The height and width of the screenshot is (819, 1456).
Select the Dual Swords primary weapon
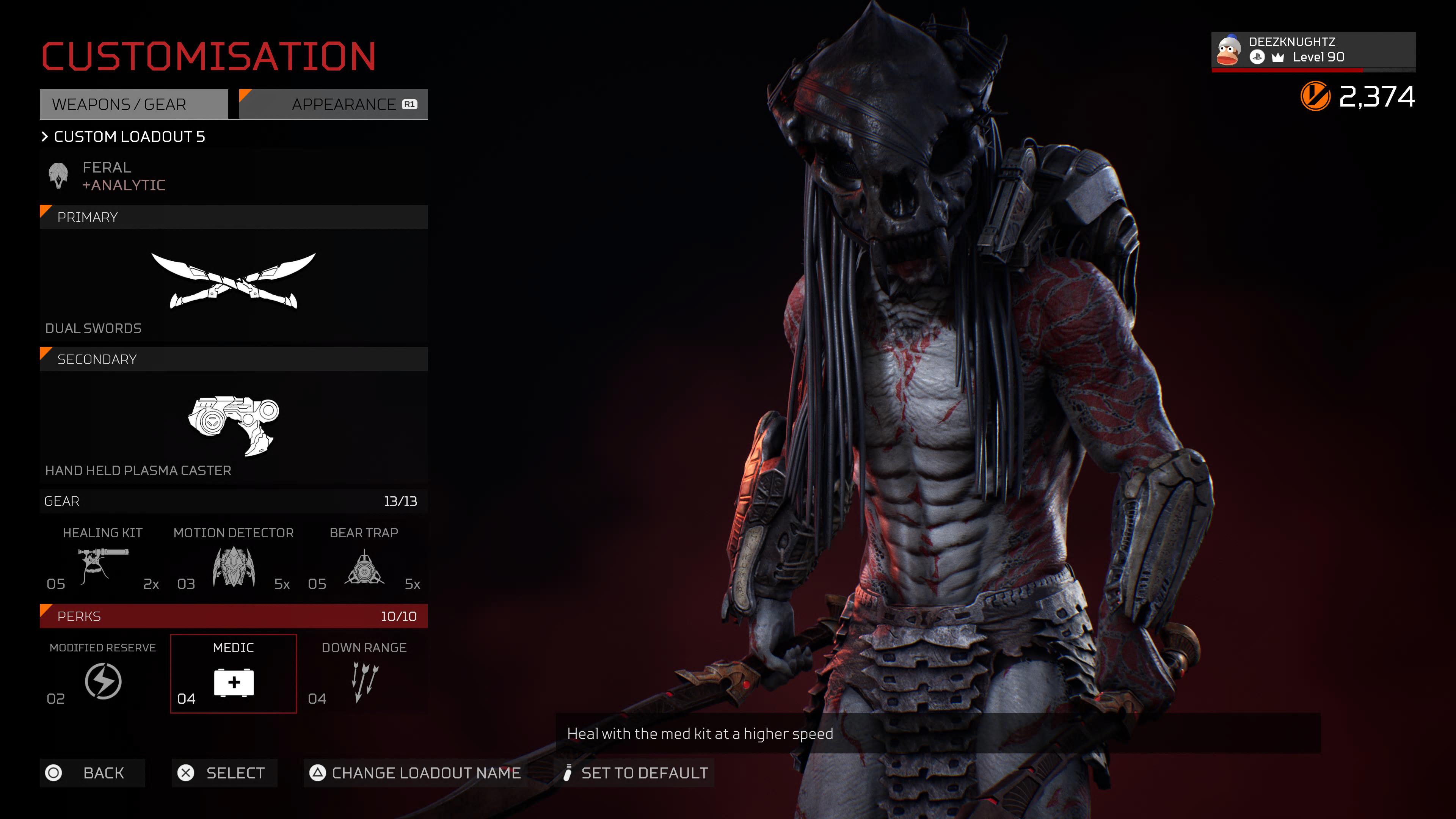(233, 282)
